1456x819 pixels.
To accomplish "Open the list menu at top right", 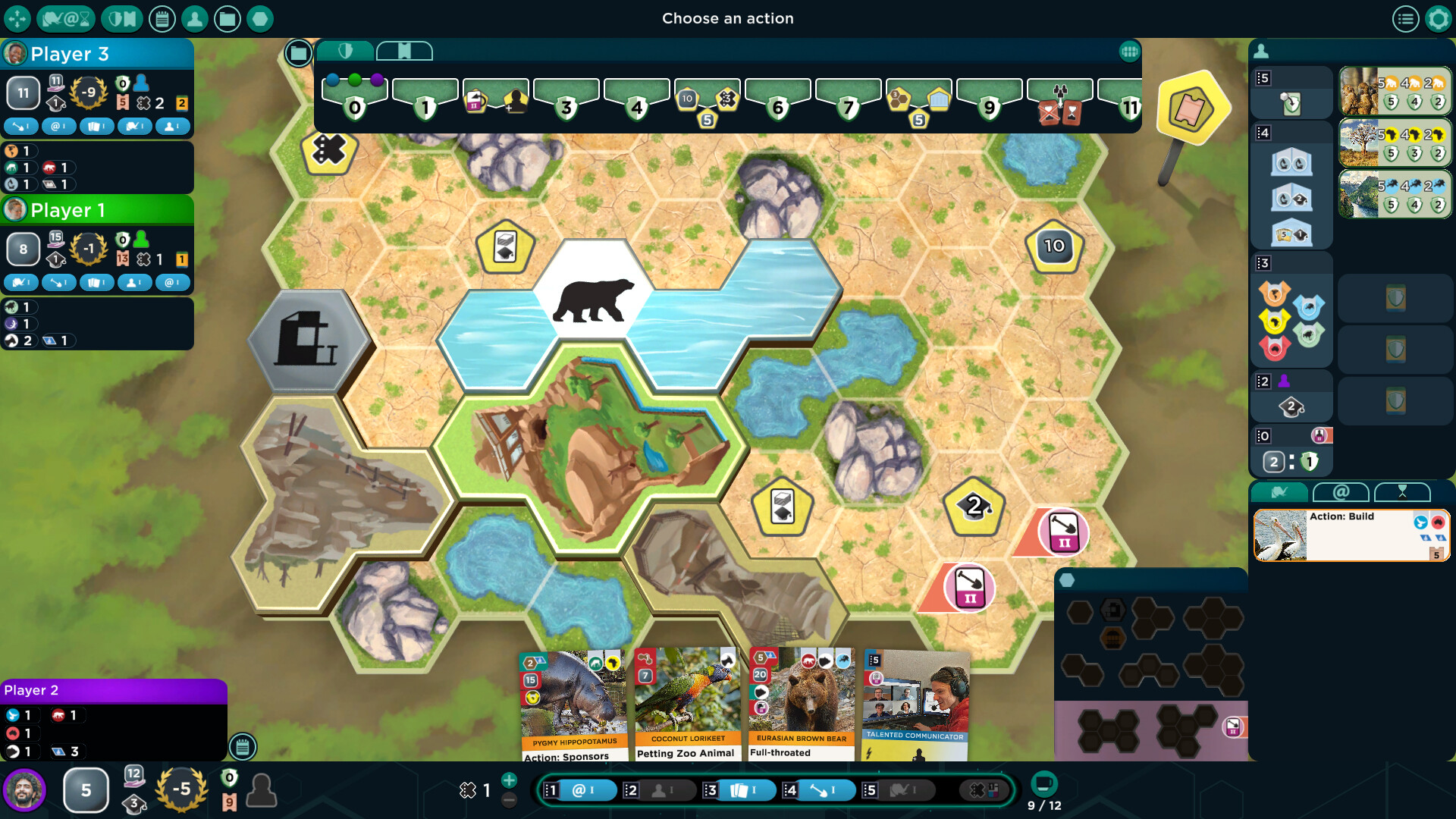I will click(x=1407, y=19).
